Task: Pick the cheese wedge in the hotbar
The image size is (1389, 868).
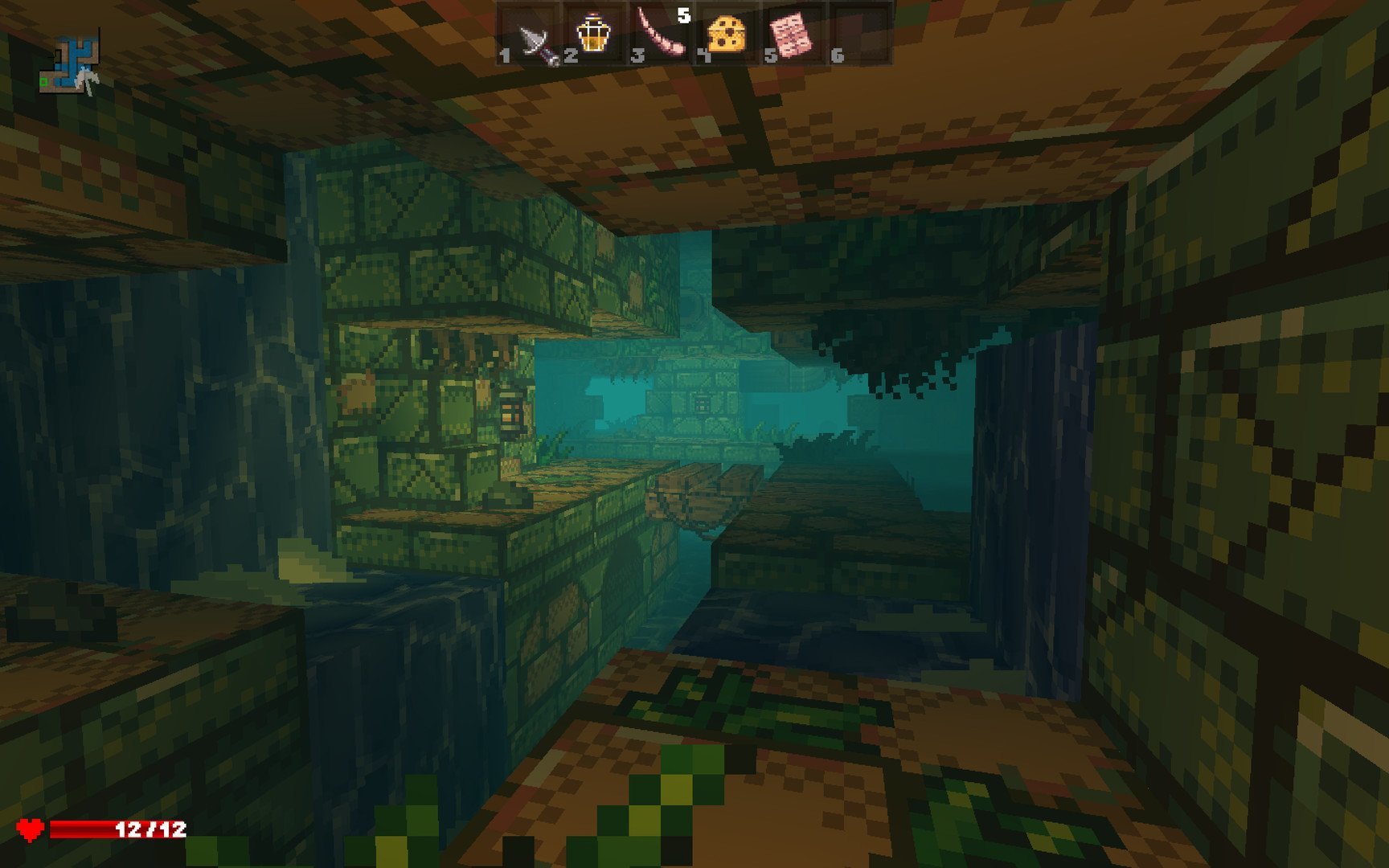Action: point(726,35)
